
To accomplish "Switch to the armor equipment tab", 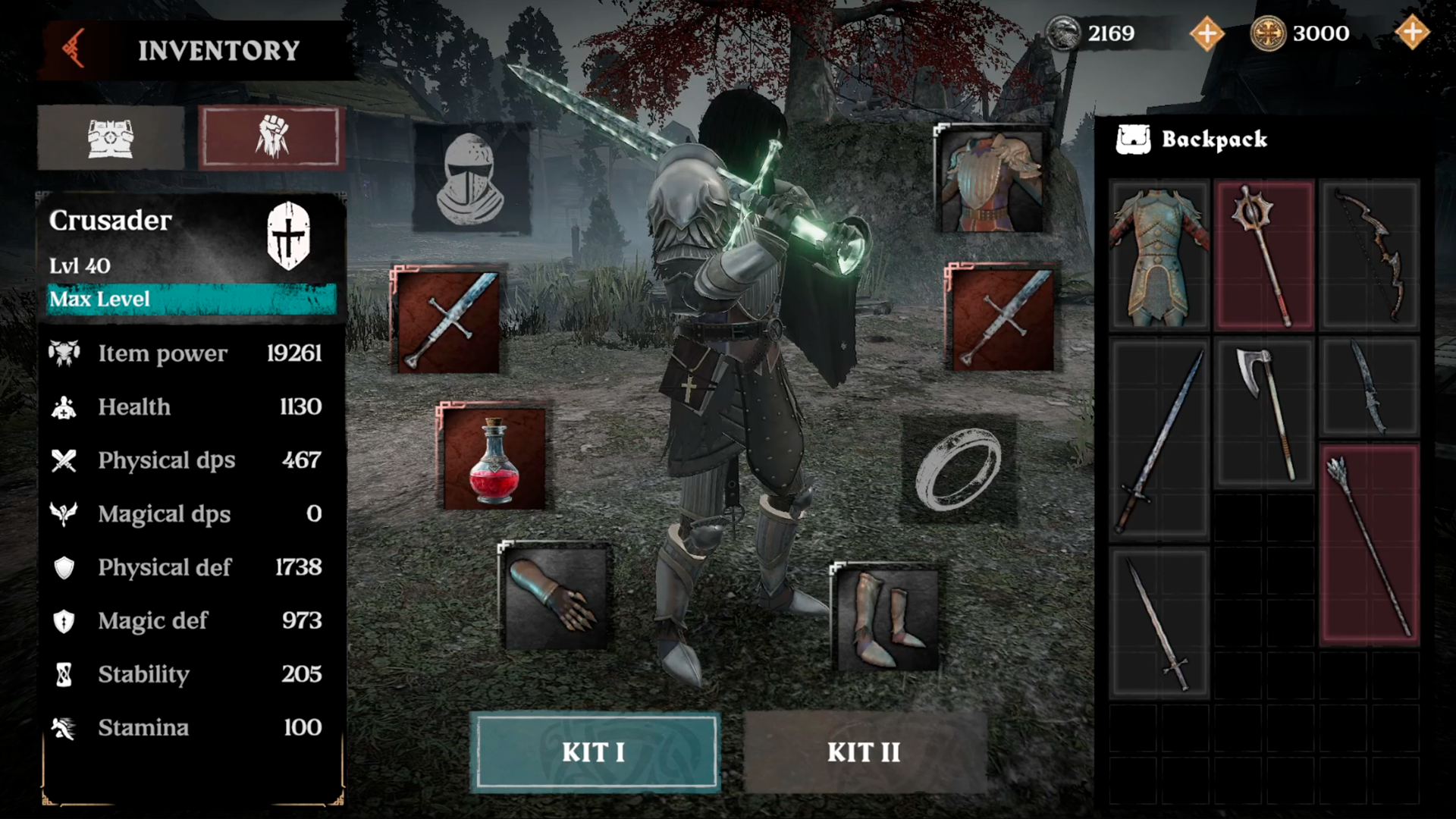I will 111,138.
